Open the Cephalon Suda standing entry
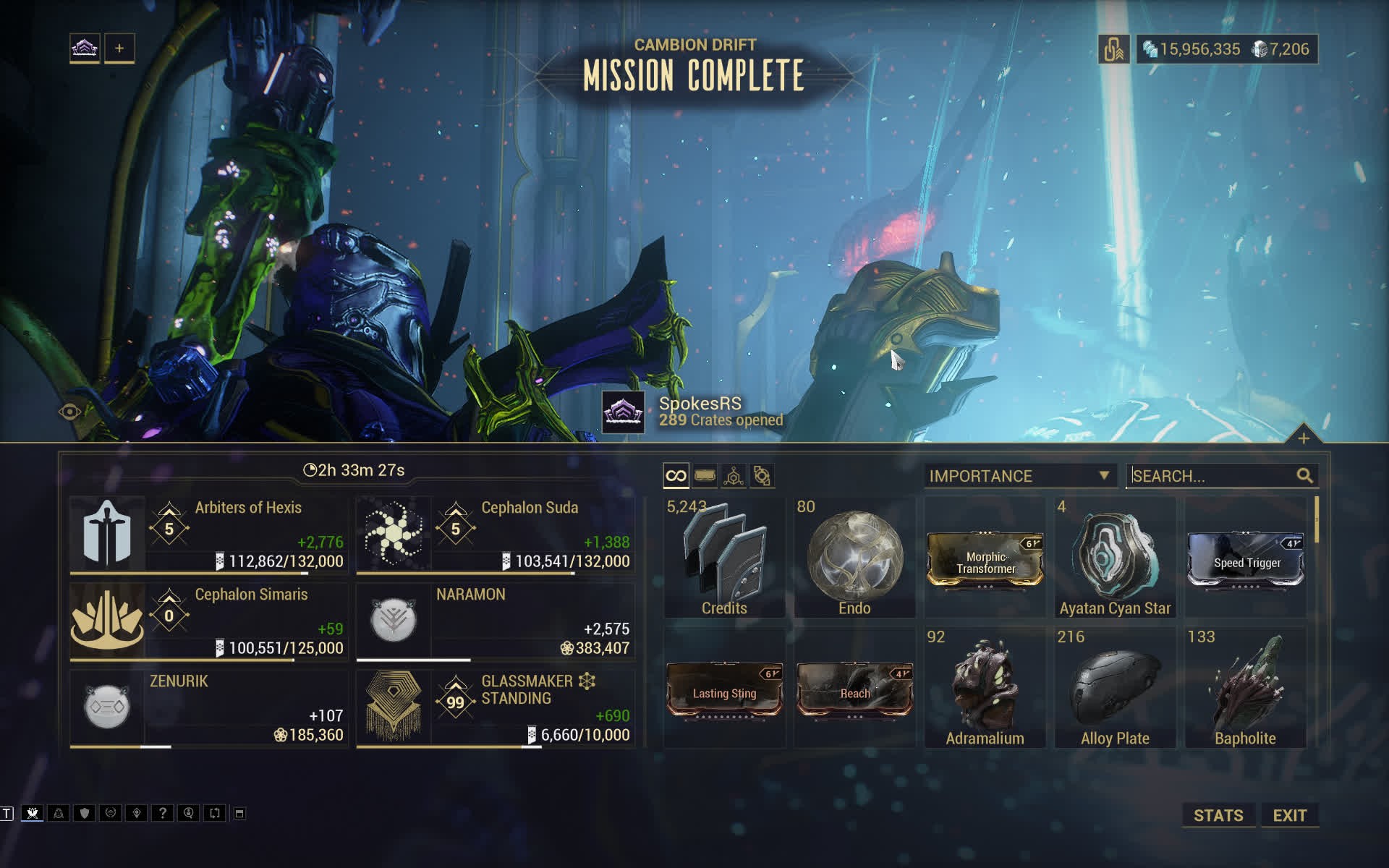The width and height of the screenshot is (1389, 868). pos(495,535)
